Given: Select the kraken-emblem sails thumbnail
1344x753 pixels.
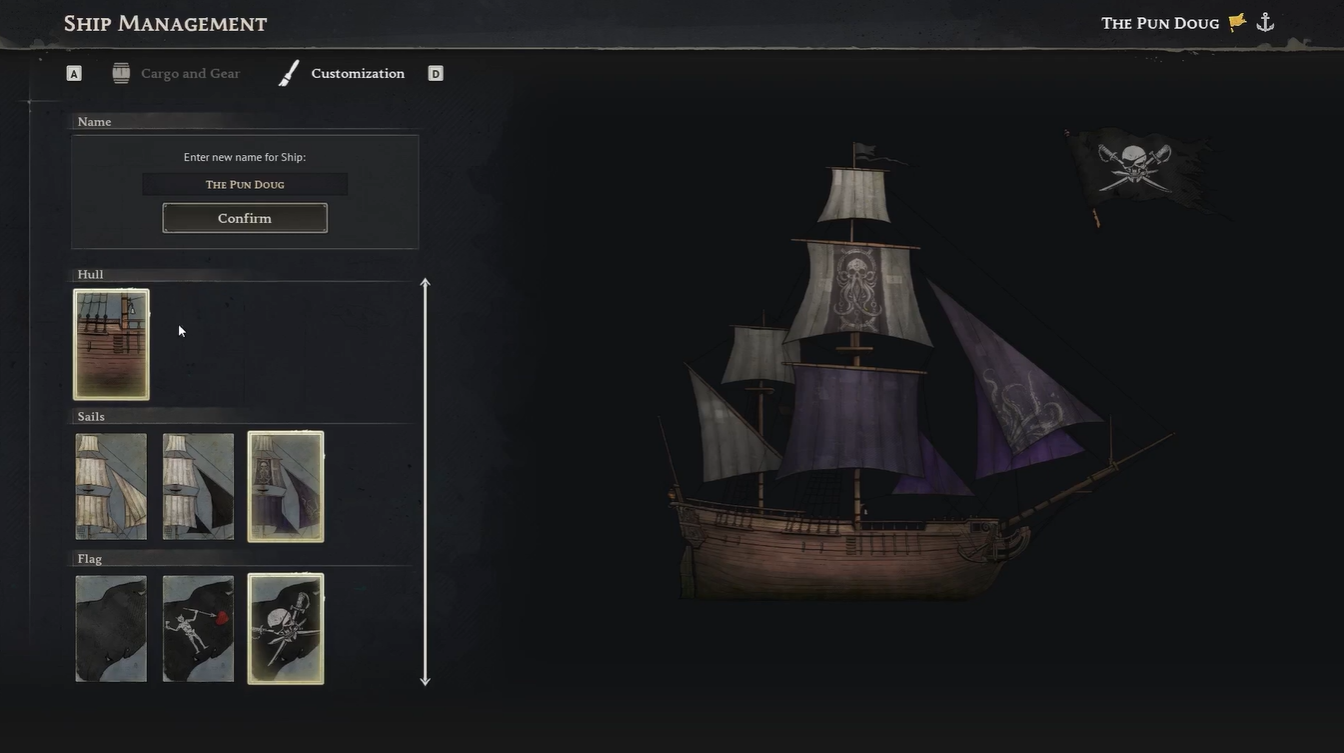Looking at the screenshot, I should pyautogui.click(x=285, y=485).
